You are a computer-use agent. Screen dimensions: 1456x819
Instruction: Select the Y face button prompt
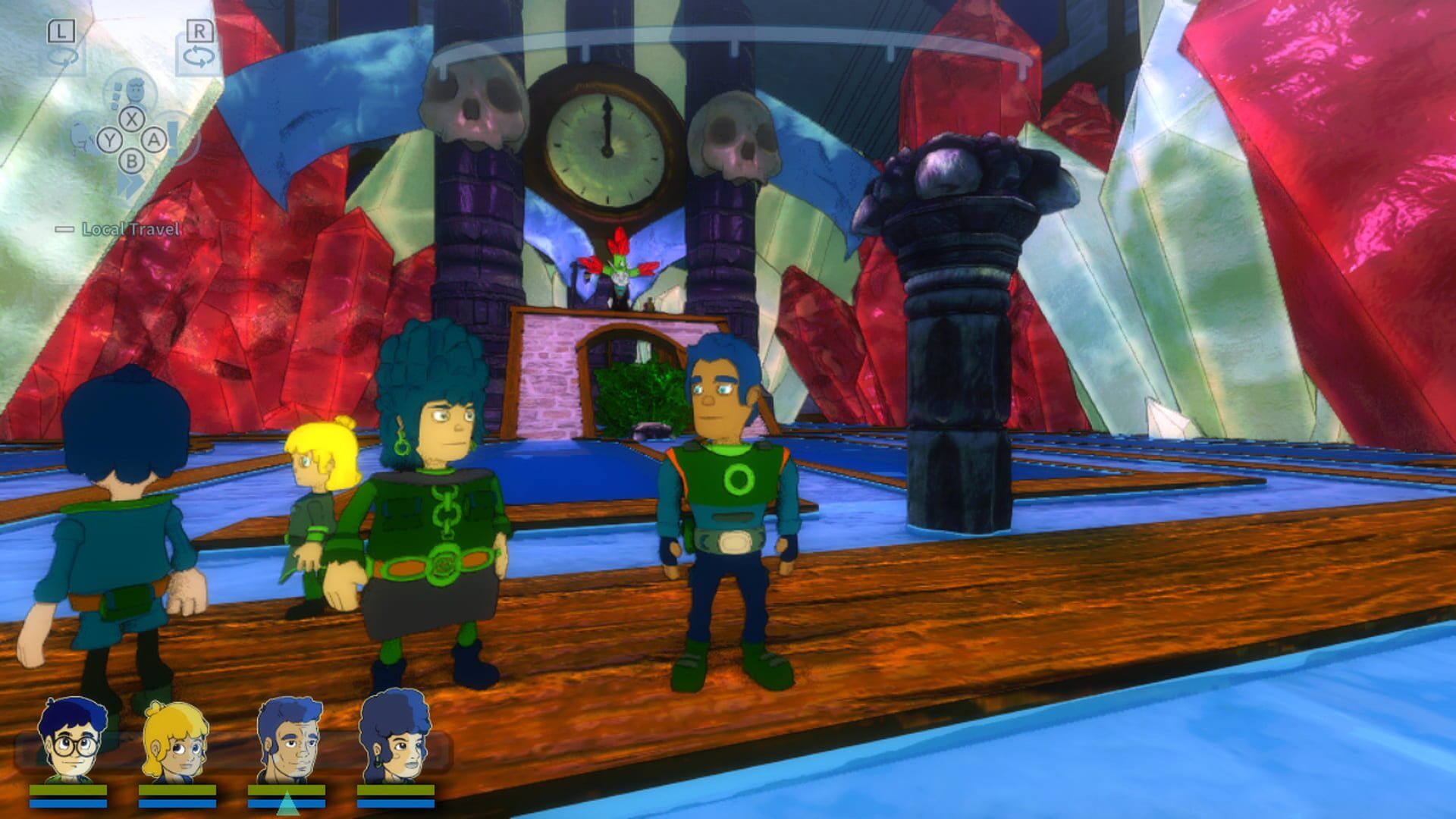[x=111, y=140]
